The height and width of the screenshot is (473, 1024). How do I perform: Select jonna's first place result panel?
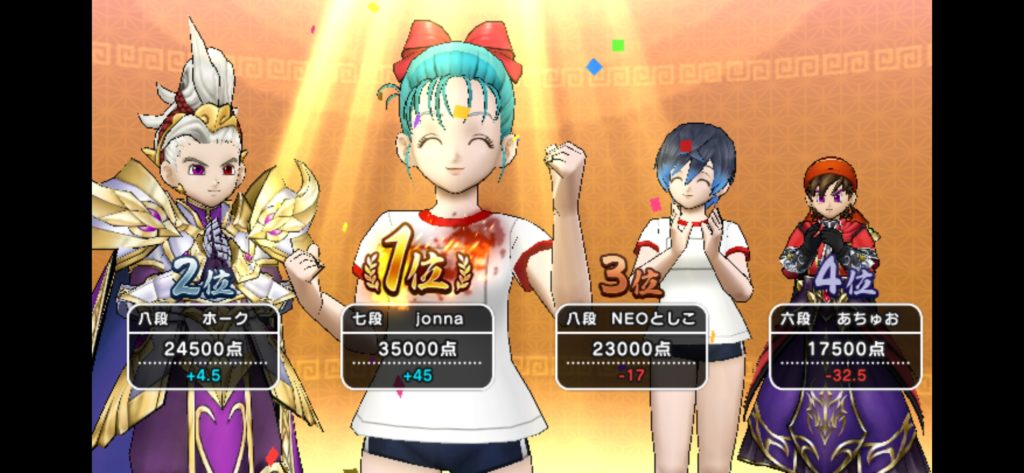pos(417,346)
